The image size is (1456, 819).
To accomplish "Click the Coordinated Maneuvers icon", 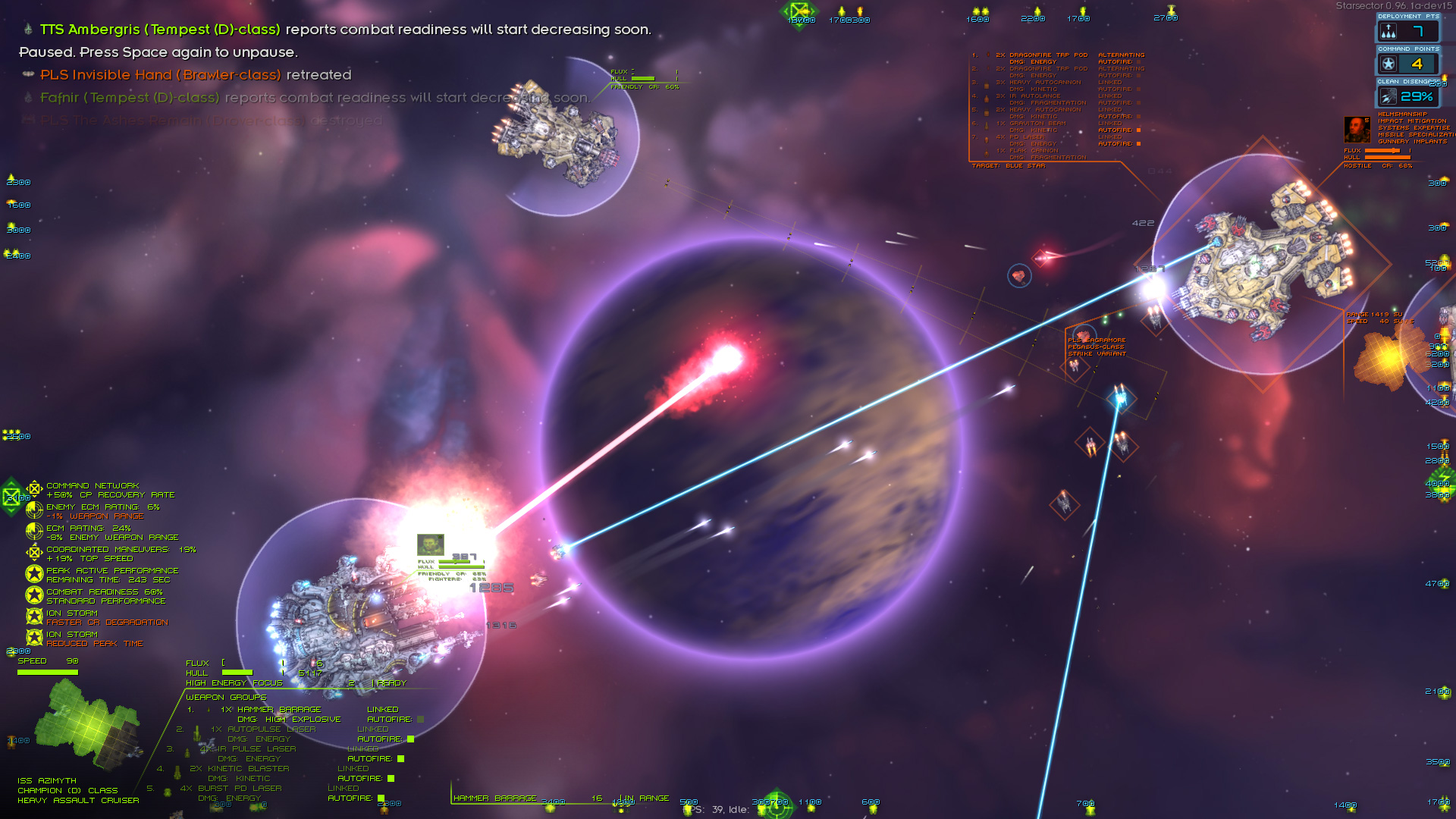I will point(33,553).
